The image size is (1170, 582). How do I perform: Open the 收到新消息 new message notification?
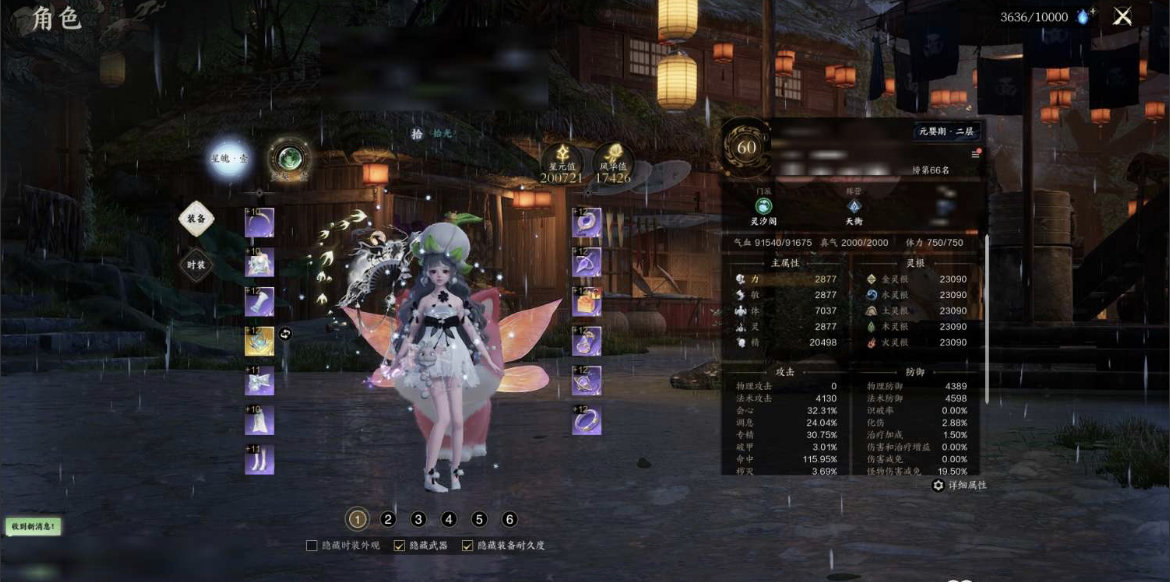[x=32, y=526]
